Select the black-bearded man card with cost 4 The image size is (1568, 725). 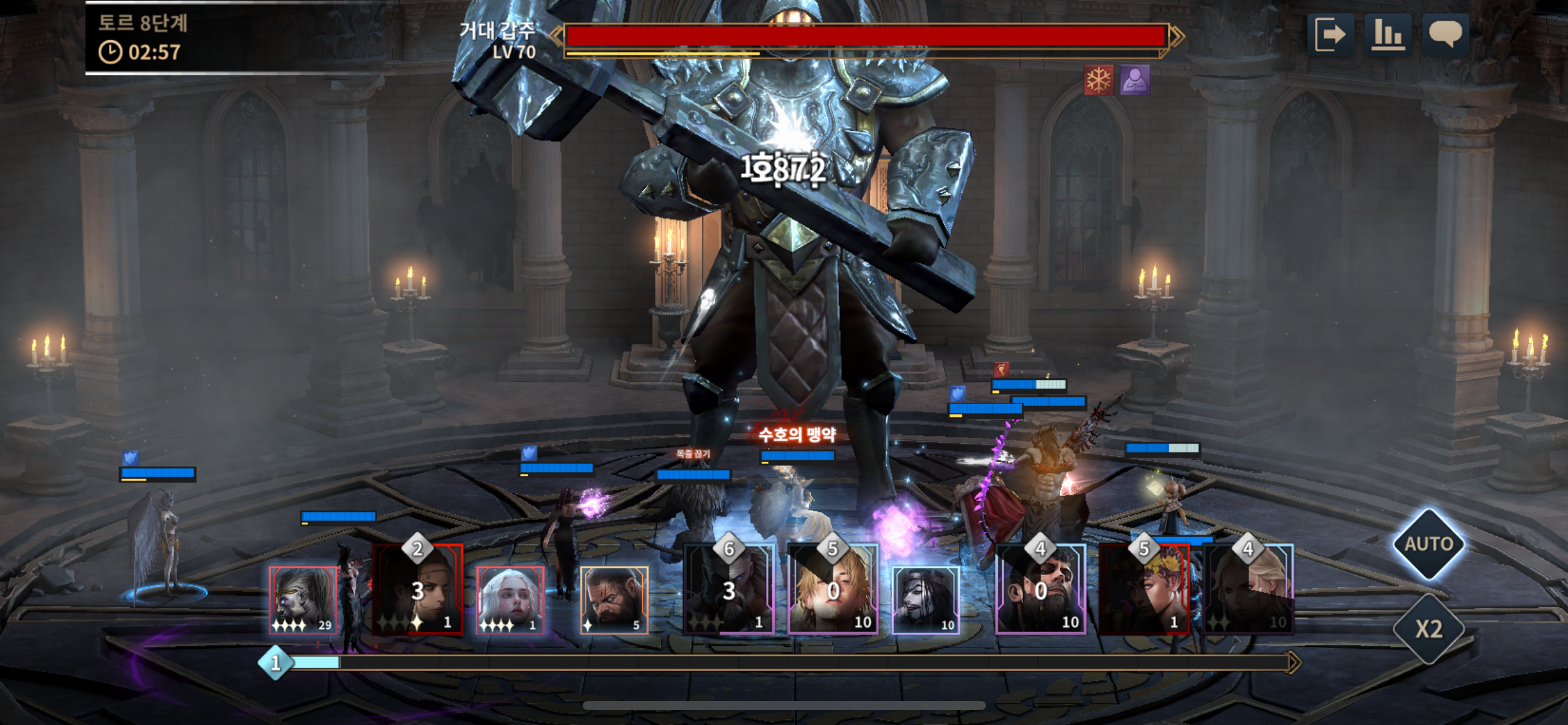1040,590
